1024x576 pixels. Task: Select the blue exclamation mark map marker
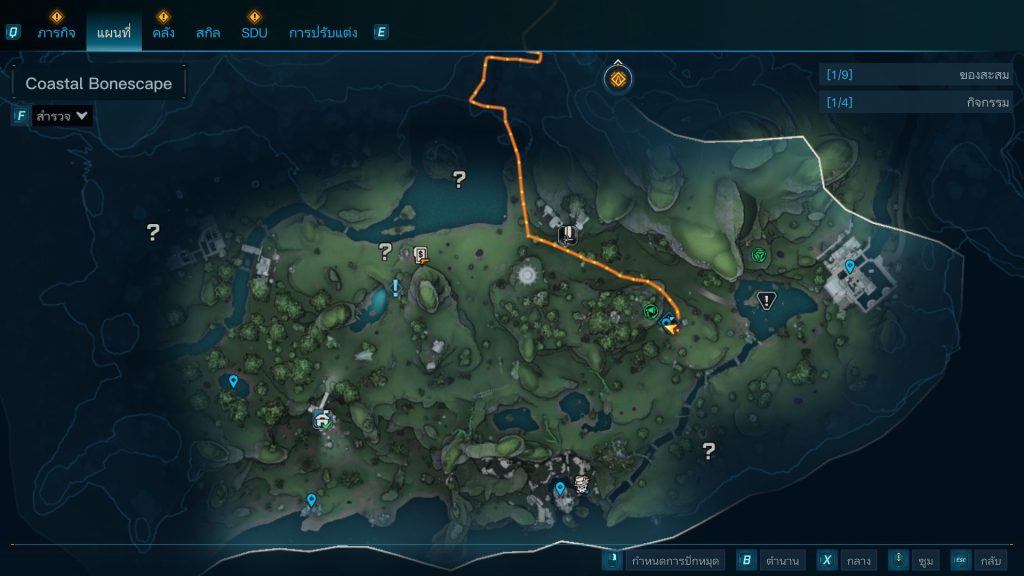point(395,288)
